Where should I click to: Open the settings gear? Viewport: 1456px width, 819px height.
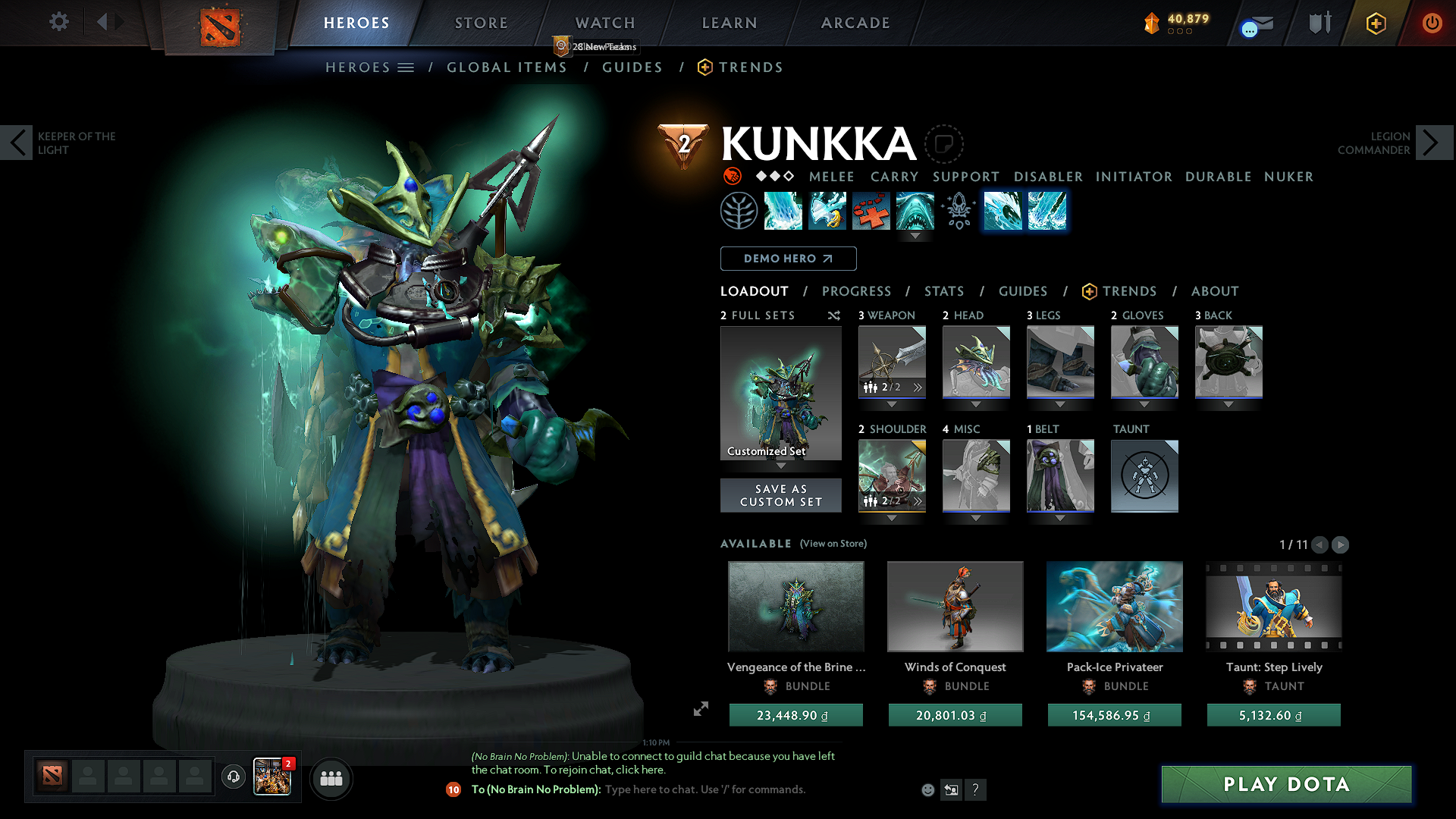[x=59, y=22]
